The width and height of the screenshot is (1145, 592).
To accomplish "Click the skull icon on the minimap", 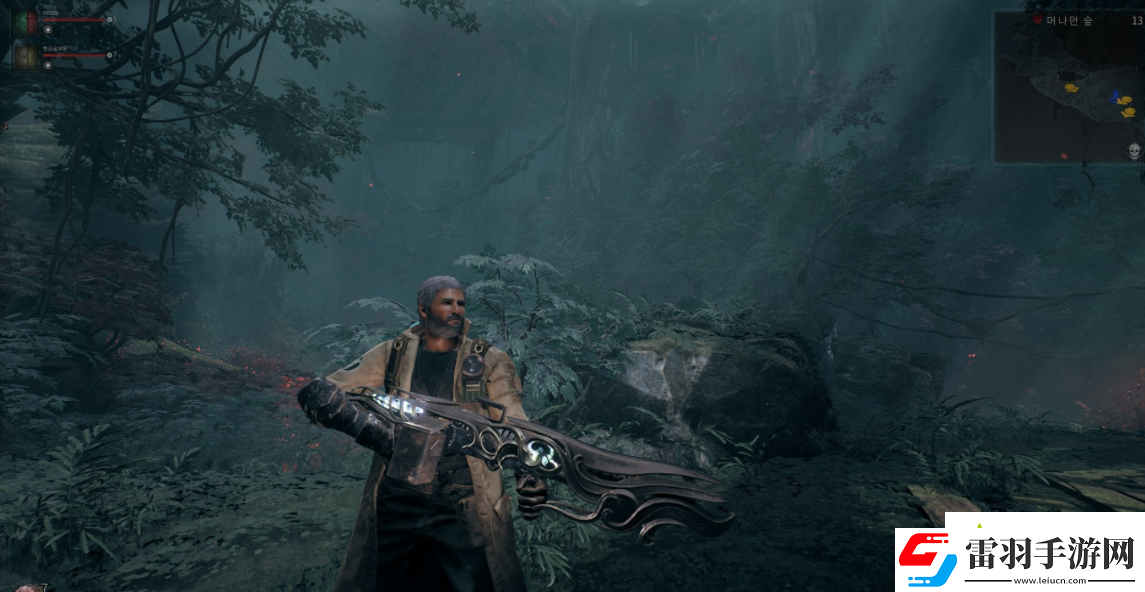I will 1134,151.
